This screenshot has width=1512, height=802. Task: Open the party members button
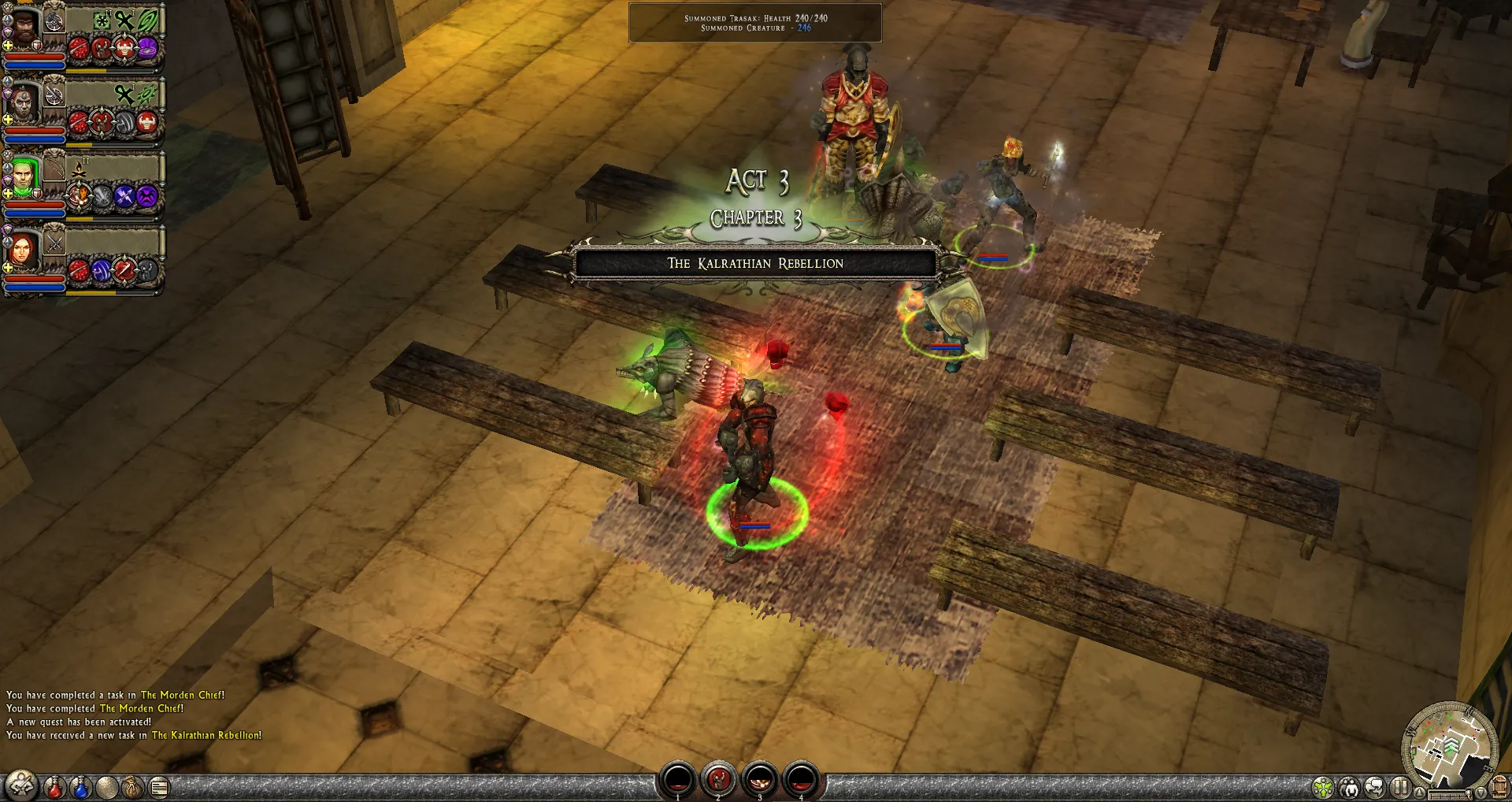(x=1349, y=787)
